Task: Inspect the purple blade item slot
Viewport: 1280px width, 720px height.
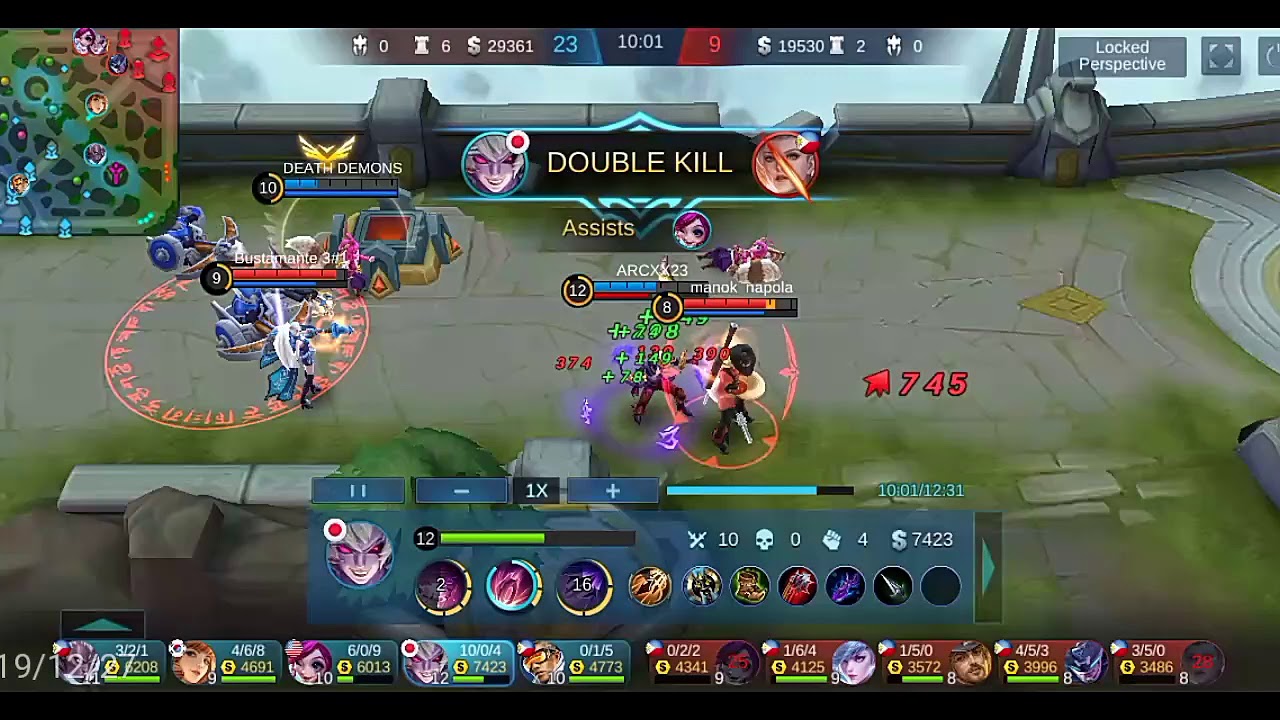Action: (845, 586)
